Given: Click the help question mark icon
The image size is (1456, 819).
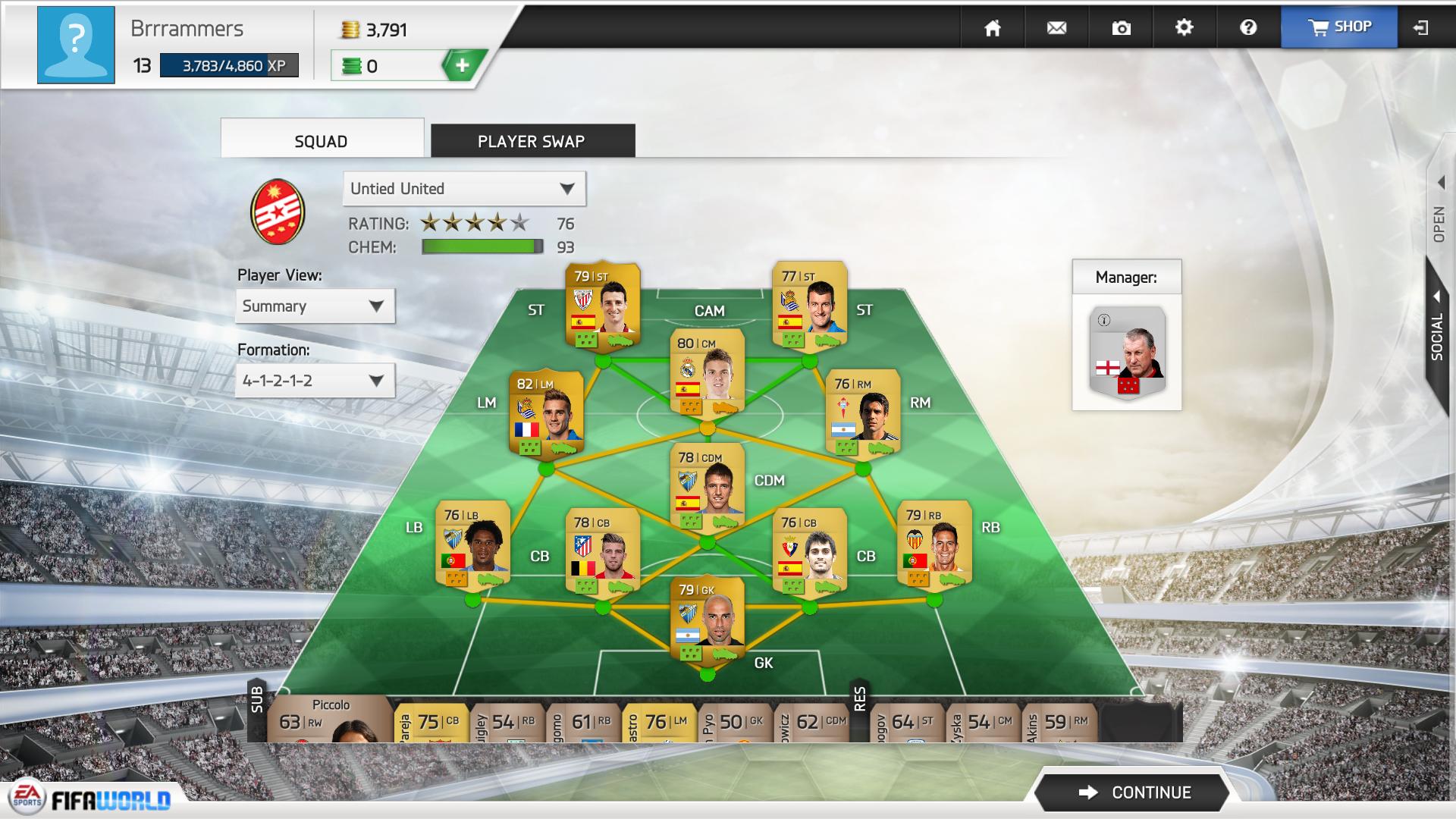Looking at the screenshot, I should point(1247,27).
